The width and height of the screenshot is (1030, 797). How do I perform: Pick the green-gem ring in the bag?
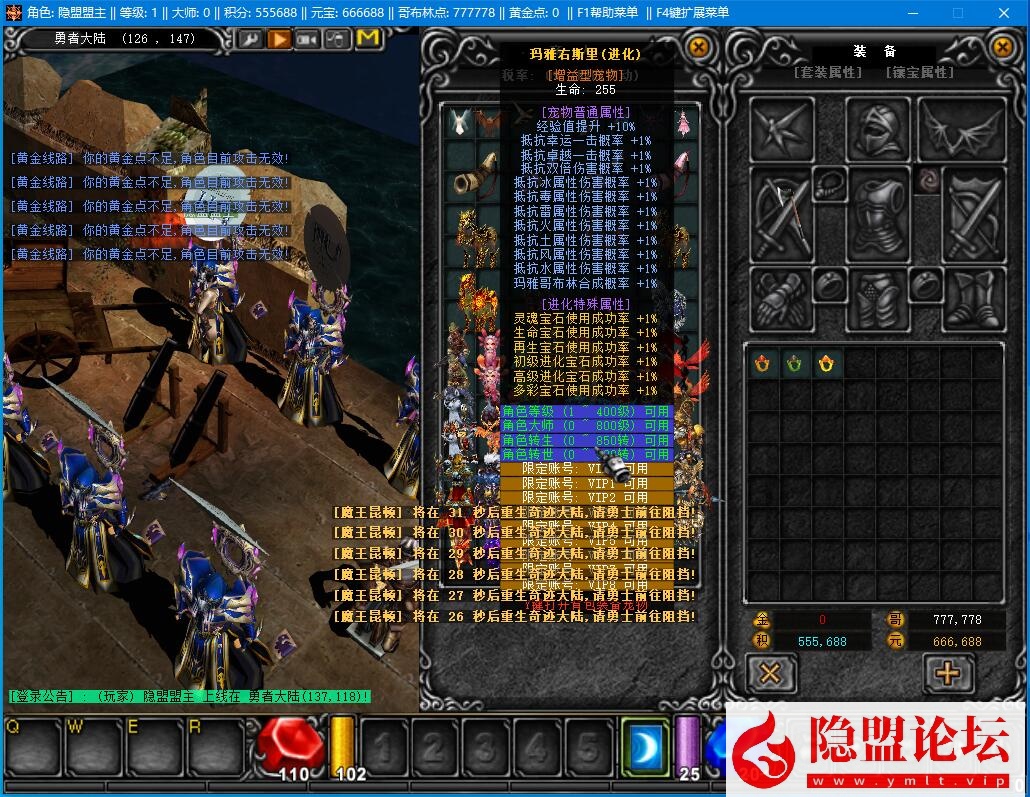794,364
